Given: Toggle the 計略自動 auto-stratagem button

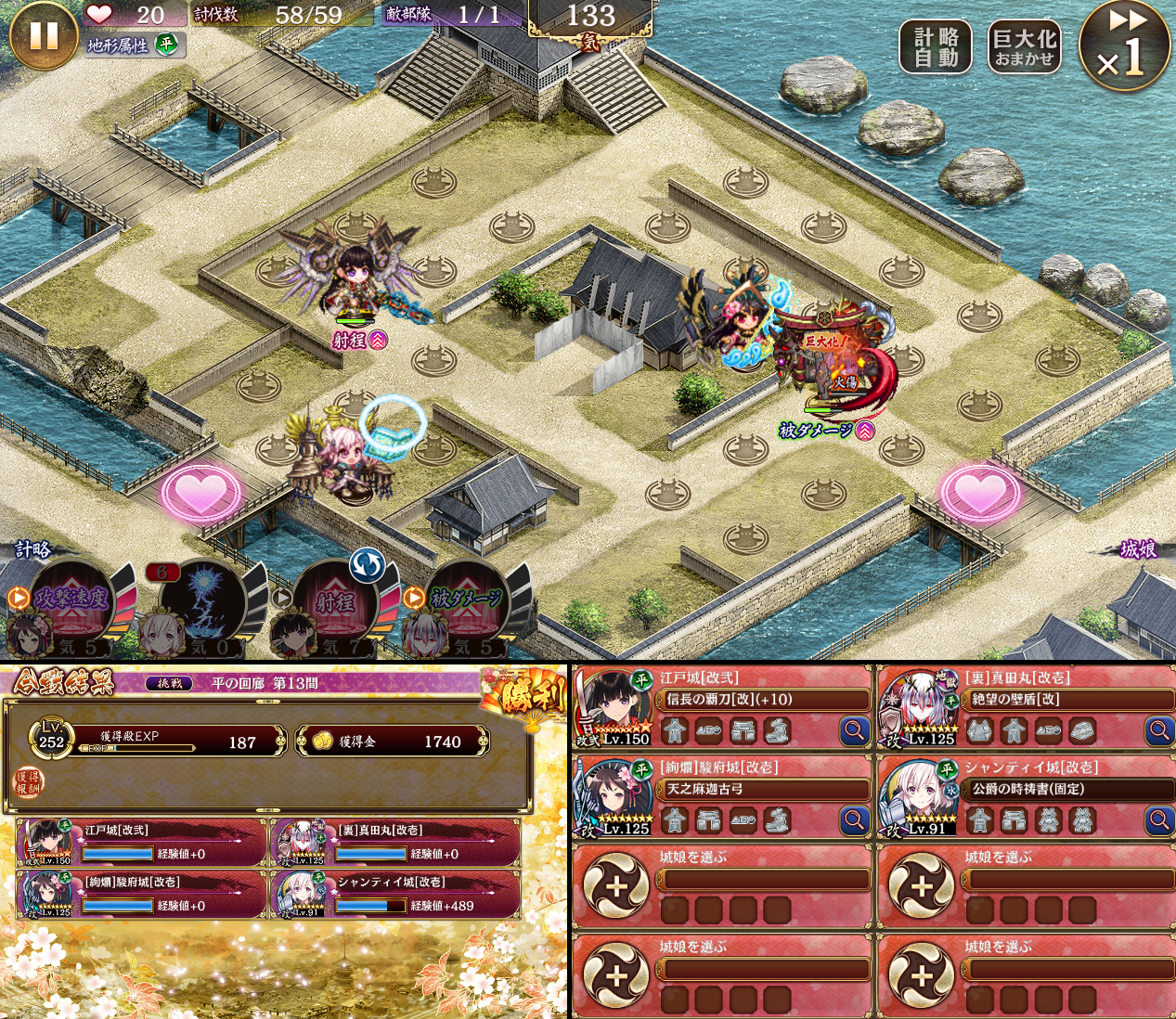Looking at the screenshot, I should [x=935, y=47].
